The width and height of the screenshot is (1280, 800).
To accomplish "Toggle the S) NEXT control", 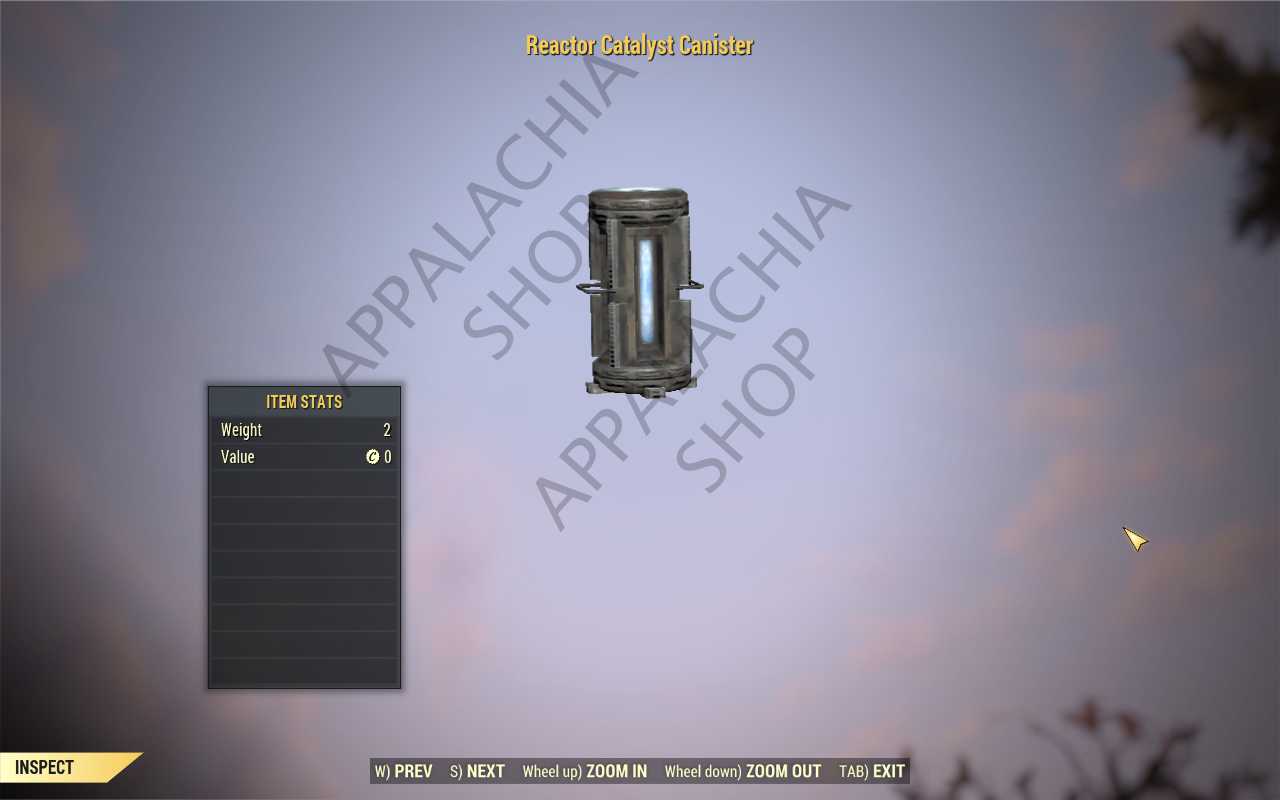I will (x=476, y=771).
